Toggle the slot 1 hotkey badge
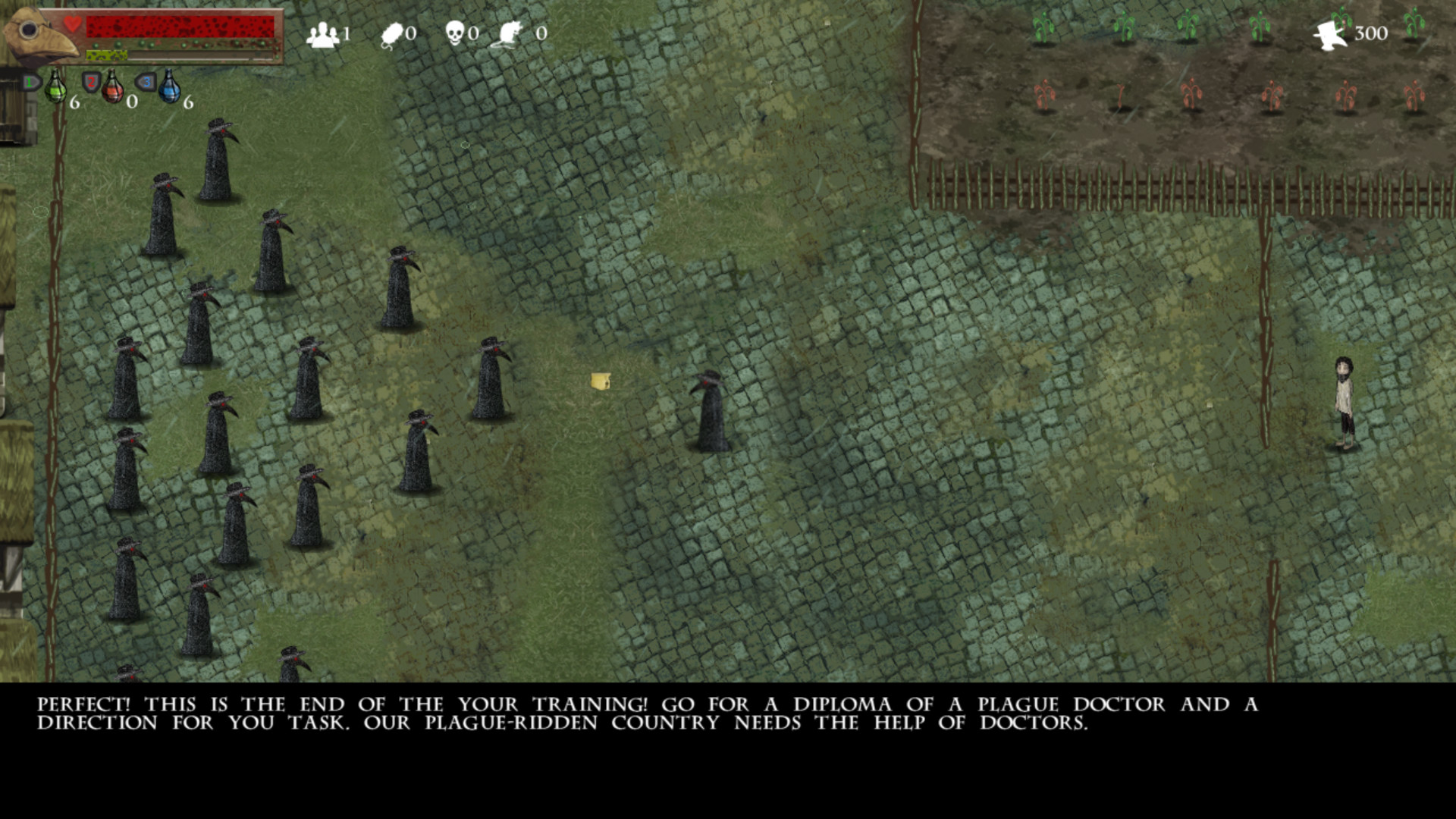Screen dimensions: 1456x819 pyautogui.click(x=30, y=81)
